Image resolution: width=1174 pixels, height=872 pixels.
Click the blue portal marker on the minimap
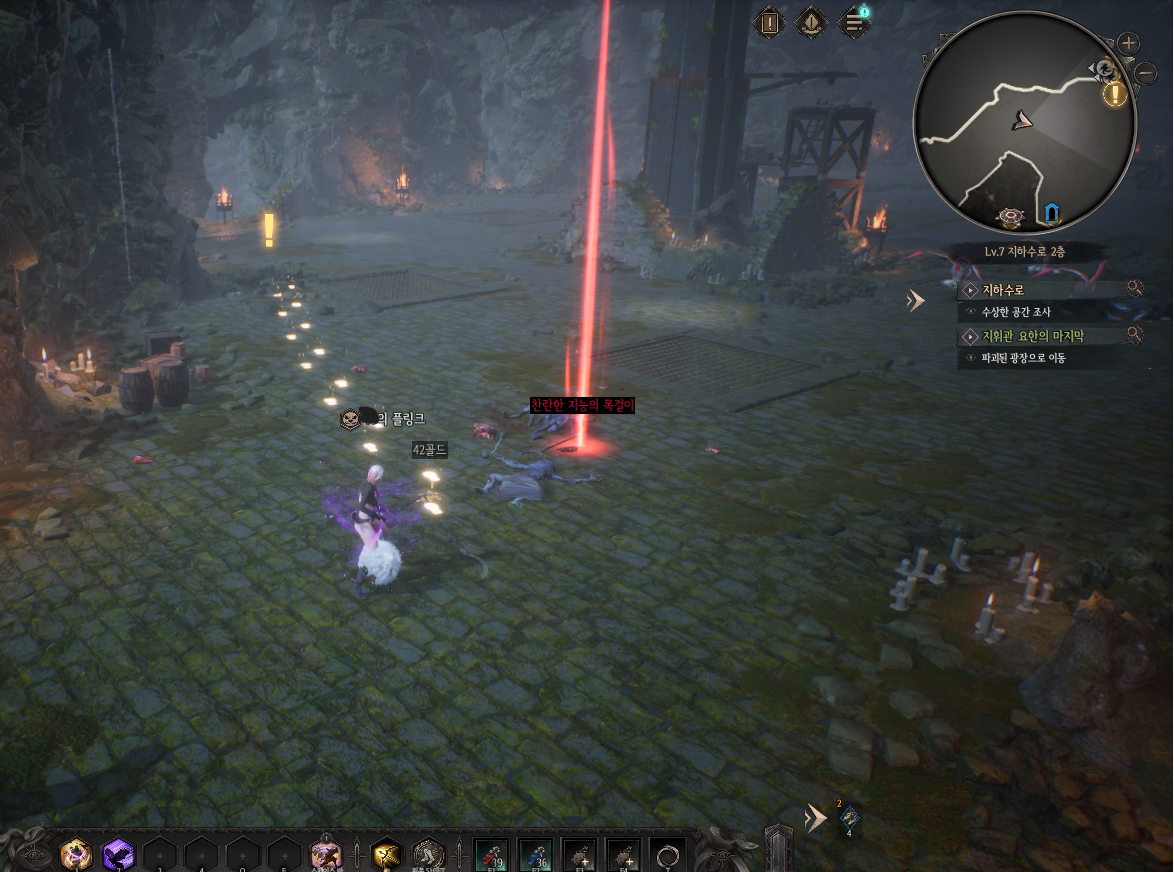(1051, 212)
